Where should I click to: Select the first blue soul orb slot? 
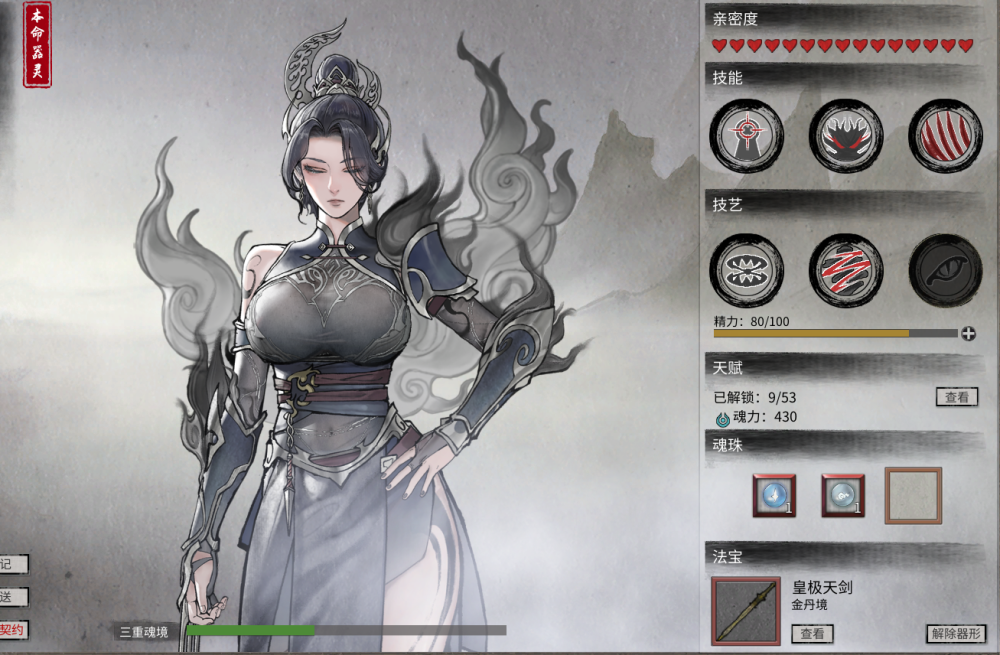(x=774, y=495)
